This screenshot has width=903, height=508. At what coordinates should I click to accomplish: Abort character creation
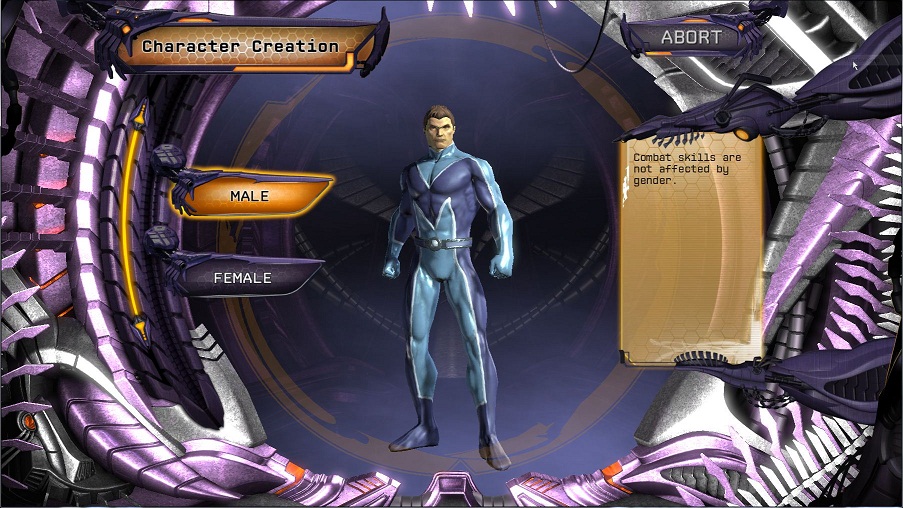click(x=691, y=38)
